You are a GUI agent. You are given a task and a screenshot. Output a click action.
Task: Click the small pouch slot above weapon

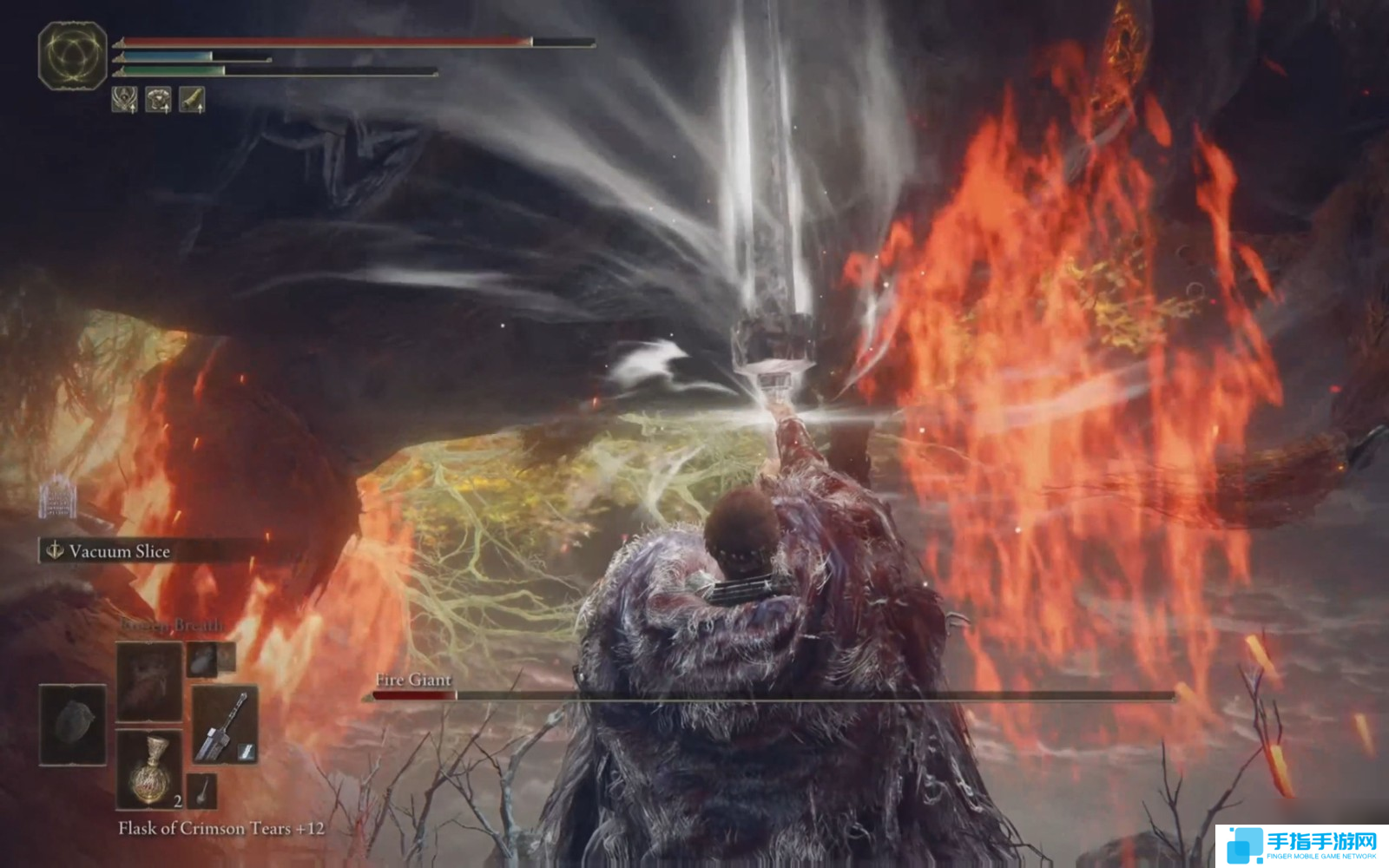coord(202,660)
